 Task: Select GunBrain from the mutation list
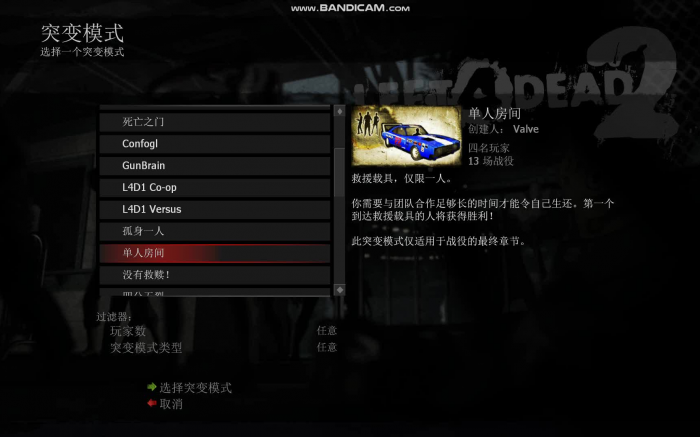tap(214, 165)
